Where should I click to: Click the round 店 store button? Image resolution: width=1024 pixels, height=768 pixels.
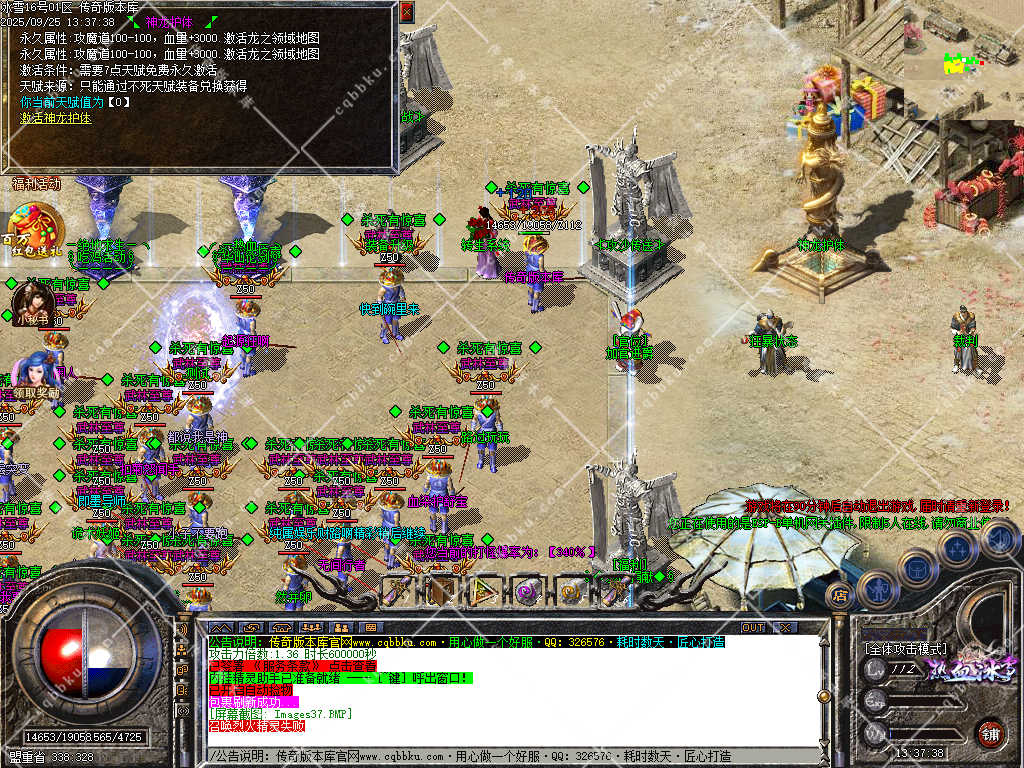841,596
